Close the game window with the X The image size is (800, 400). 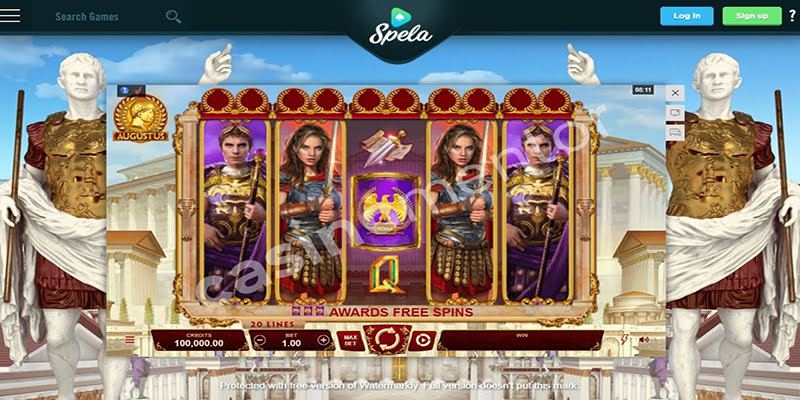pos(675,93)
